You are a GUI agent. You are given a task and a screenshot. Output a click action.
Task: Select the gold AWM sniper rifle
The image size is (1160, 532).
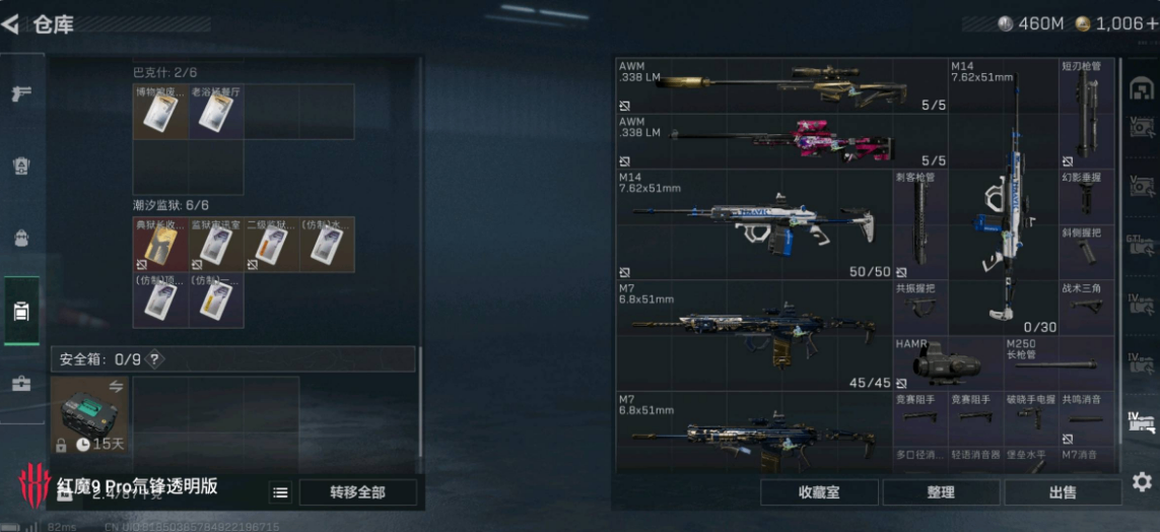point(781,85)
